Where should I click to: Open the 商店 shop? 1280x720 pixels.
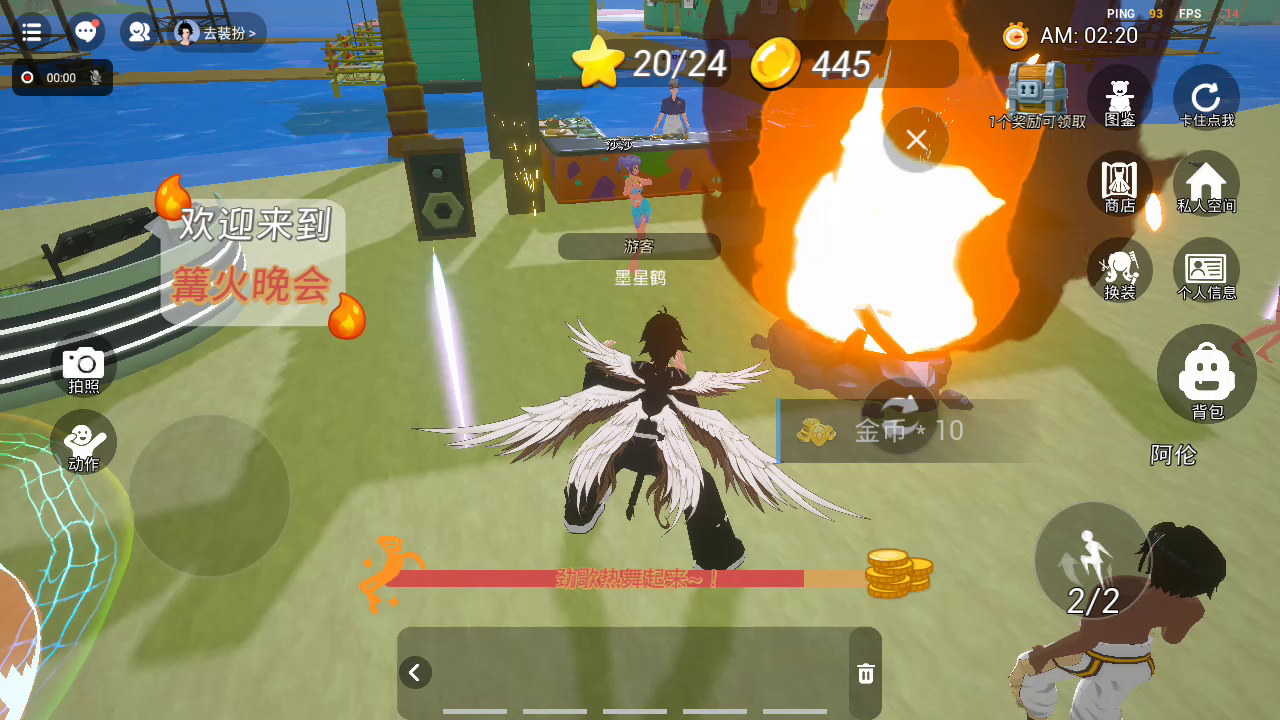point(1119,183)
